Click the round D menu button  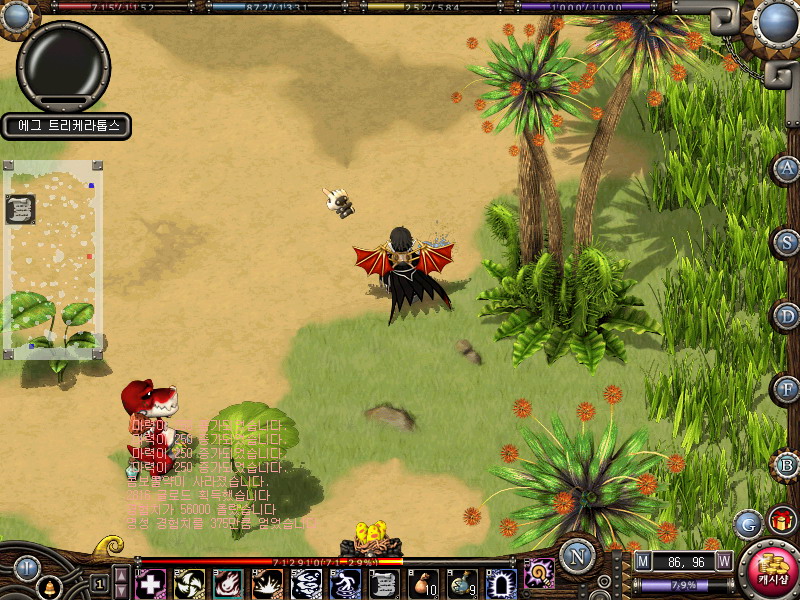pos(787,316)
